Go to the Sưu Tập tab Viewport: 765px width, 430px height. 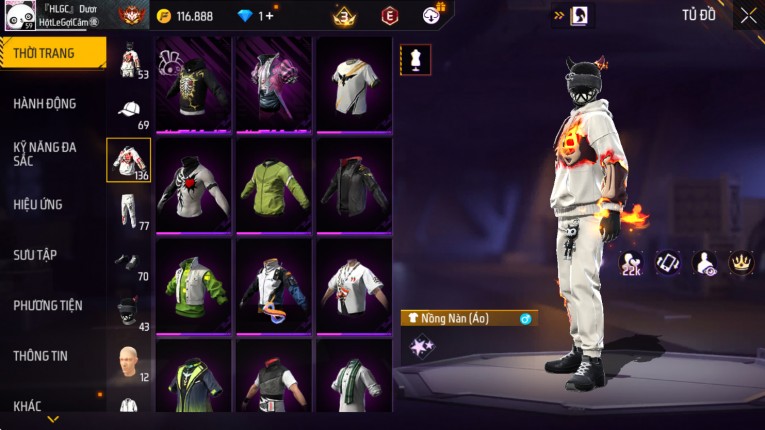[35, 255]
